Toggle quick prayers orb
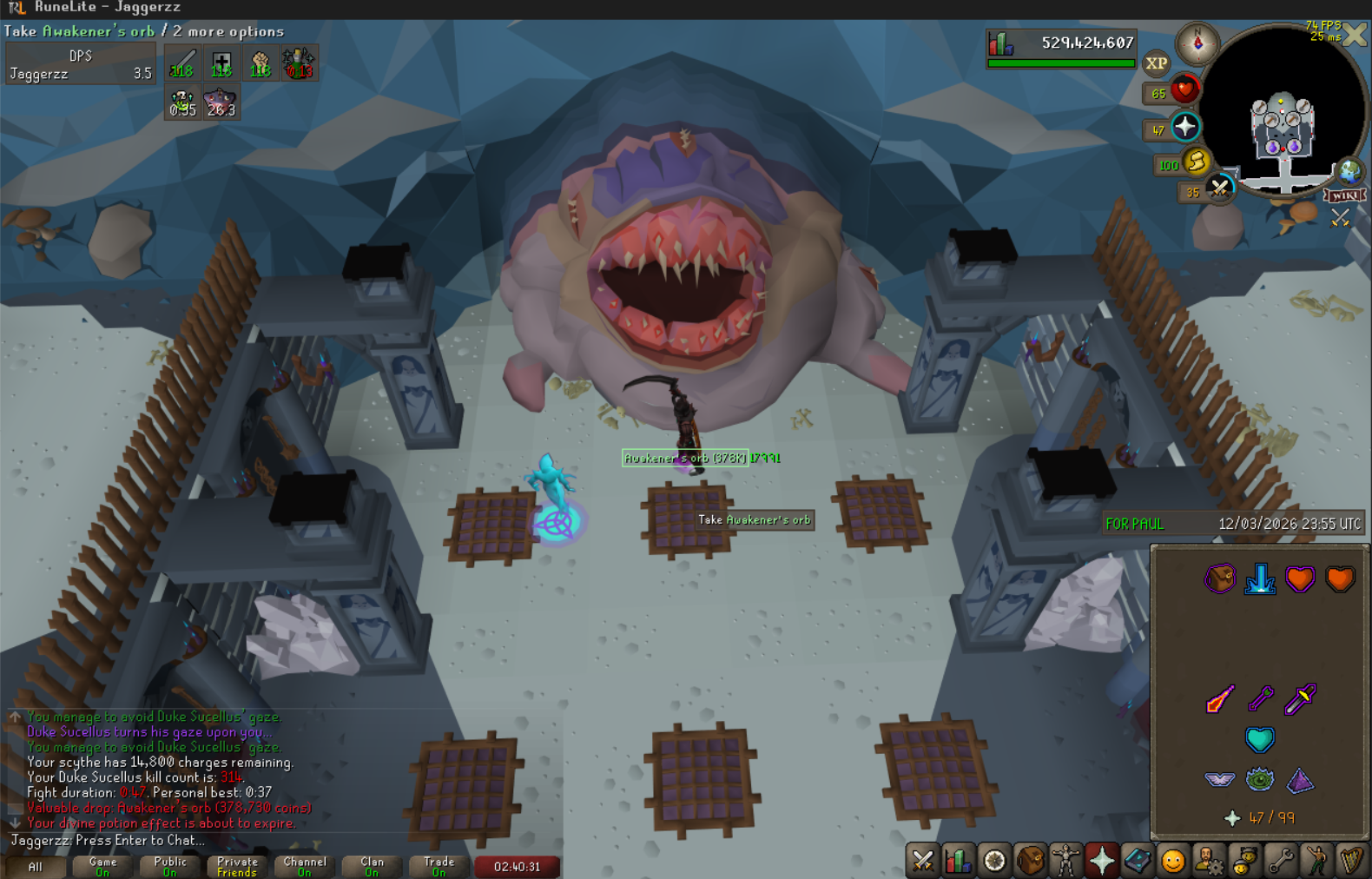Image resolution: width=1372 pixels, height=879 pixels. tap(1185, 128)
